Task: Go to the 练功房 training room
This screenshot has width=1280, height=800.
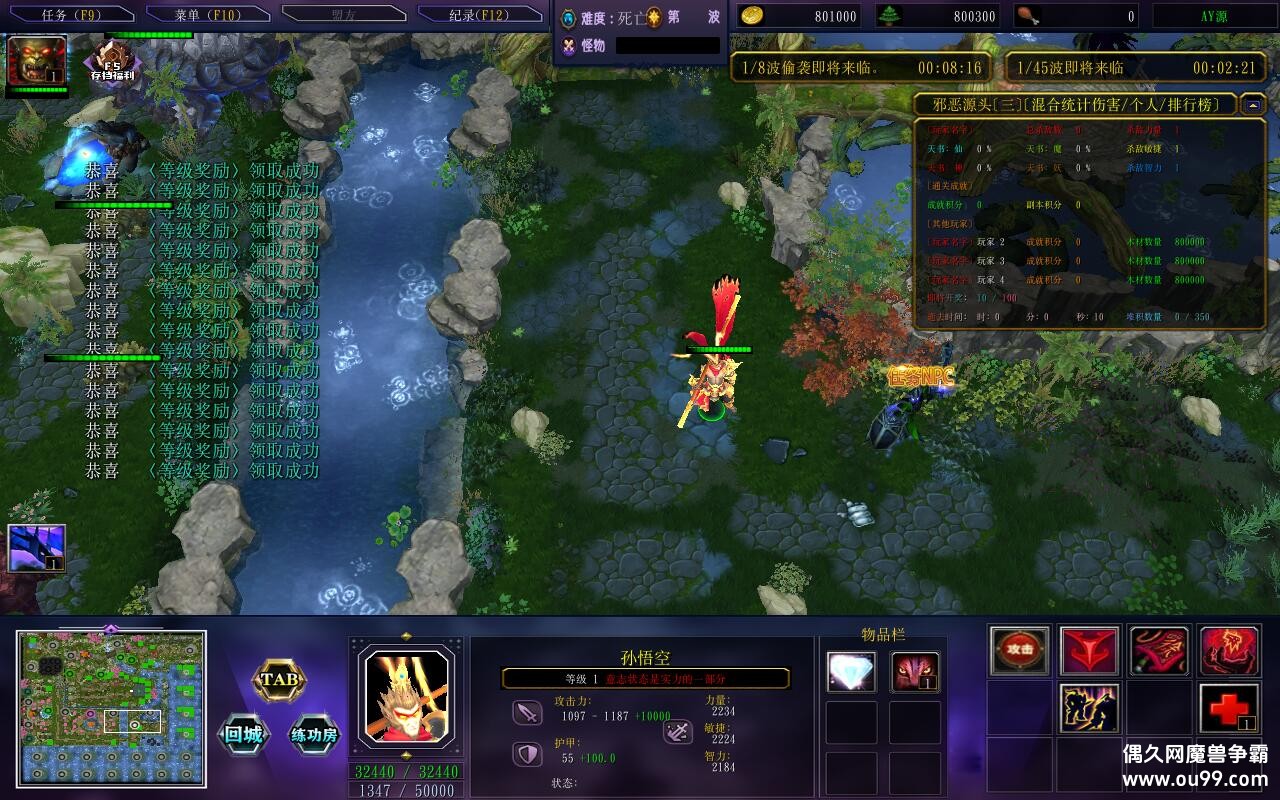Action: 315,735
